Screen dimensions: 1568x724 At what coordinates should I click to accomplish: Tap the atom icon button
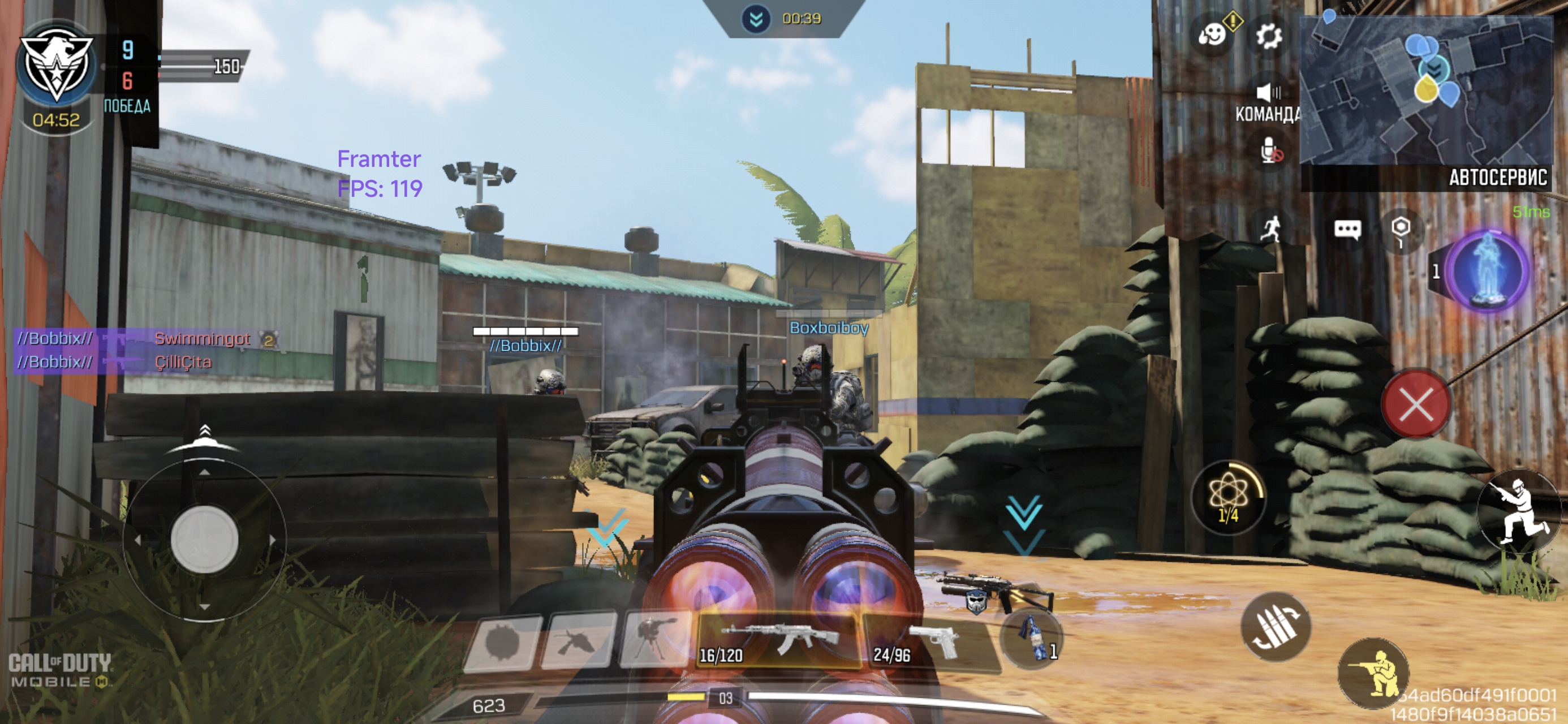(x=1229, y=496)
